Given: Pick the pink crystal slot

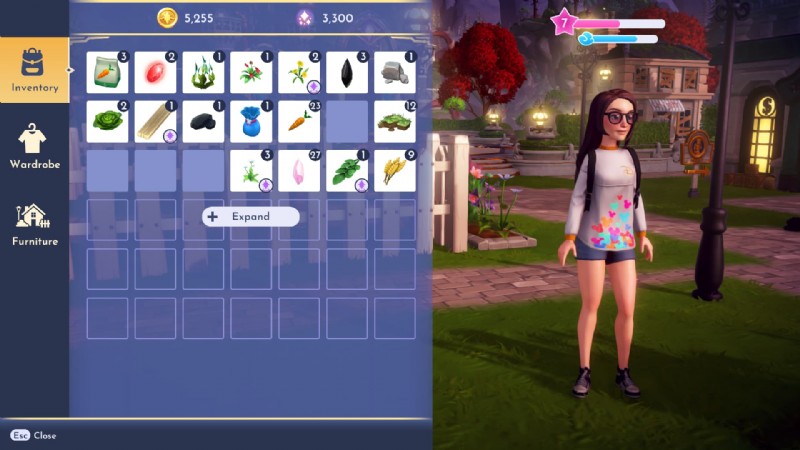Looking at the screenshot, I should (299, 170).
